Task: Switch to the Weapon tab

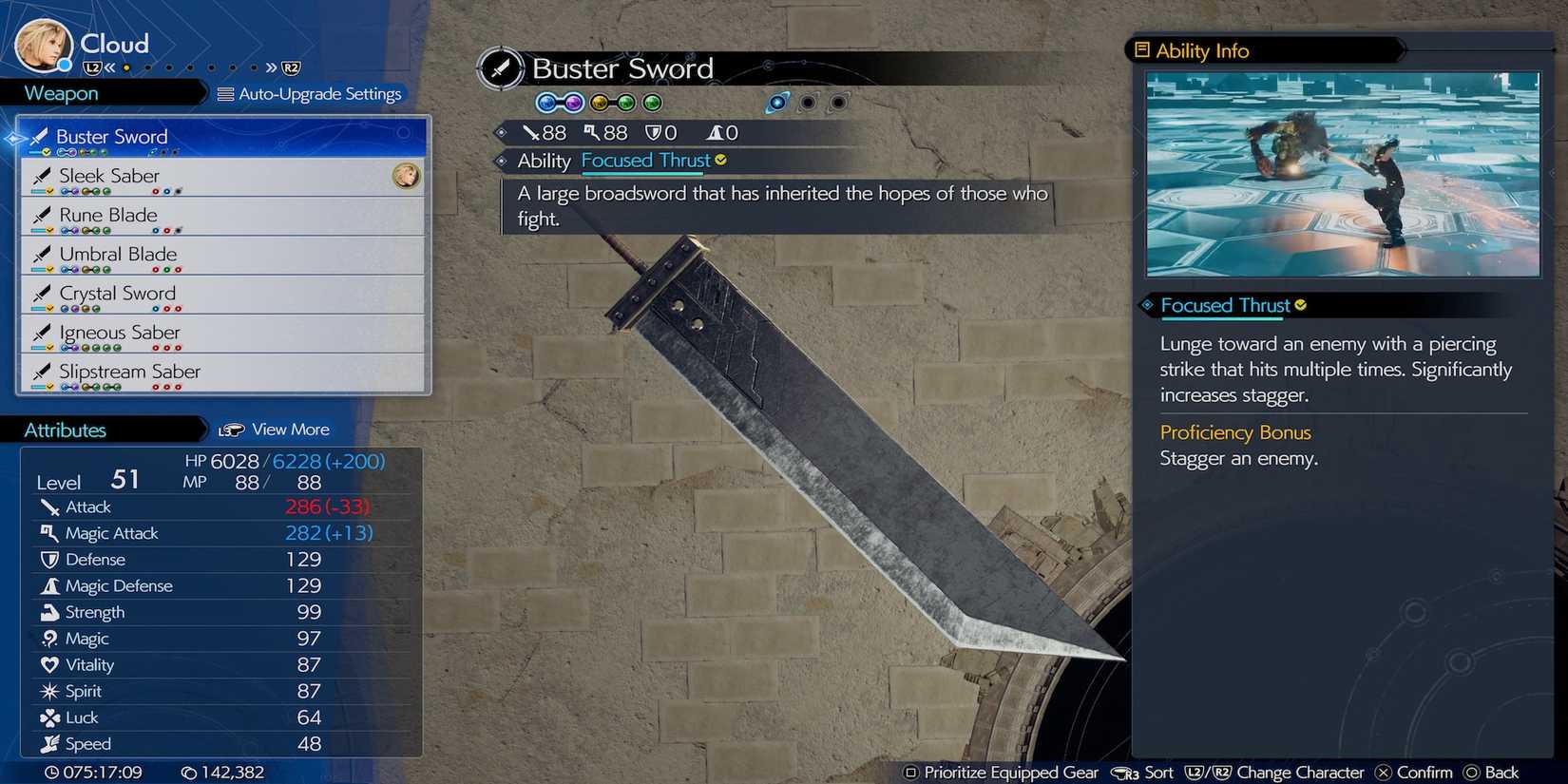Action: (x=60, y=93)
